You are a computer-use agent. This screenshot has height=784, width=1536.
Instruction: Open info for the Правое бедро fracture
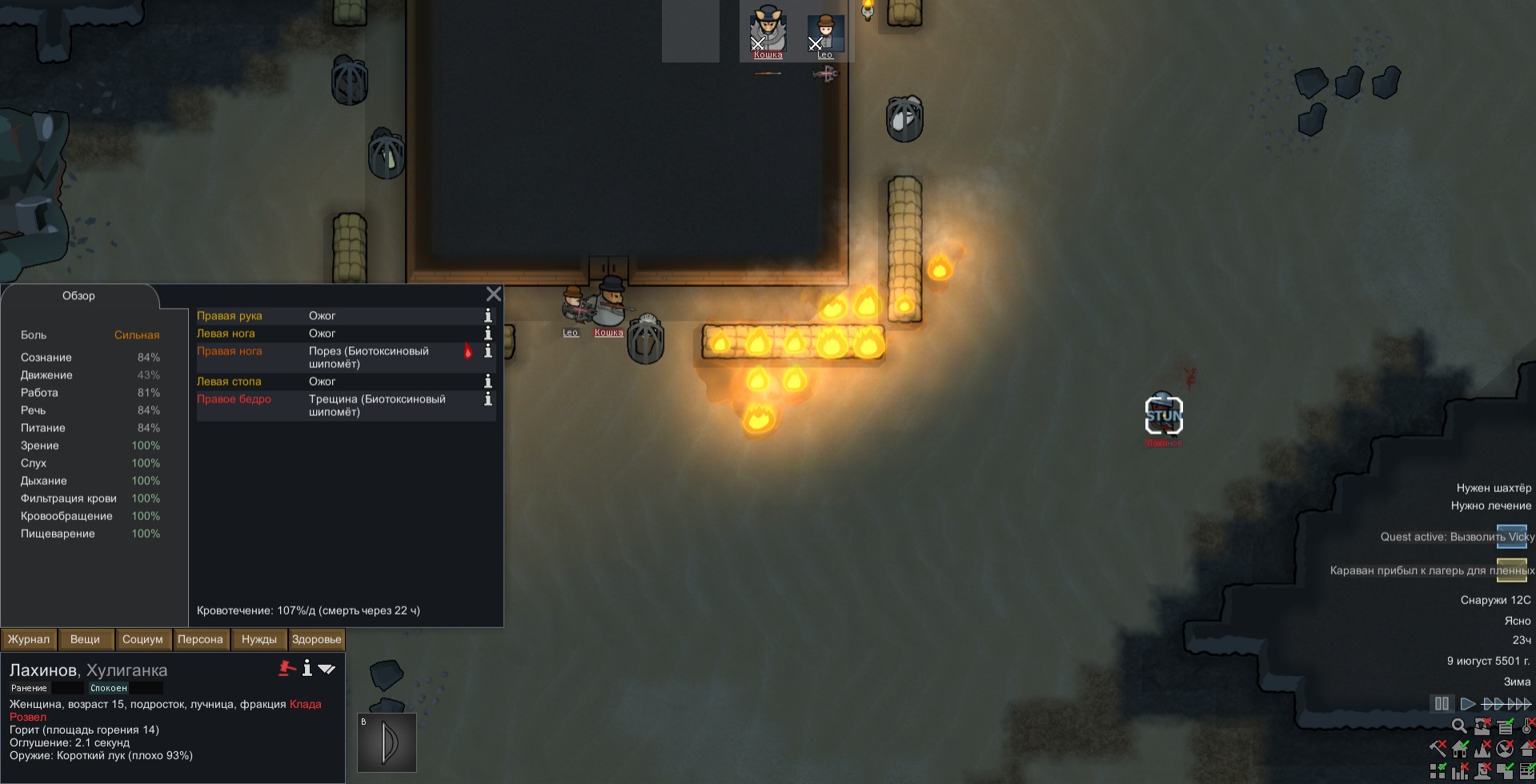coord(487,399)
